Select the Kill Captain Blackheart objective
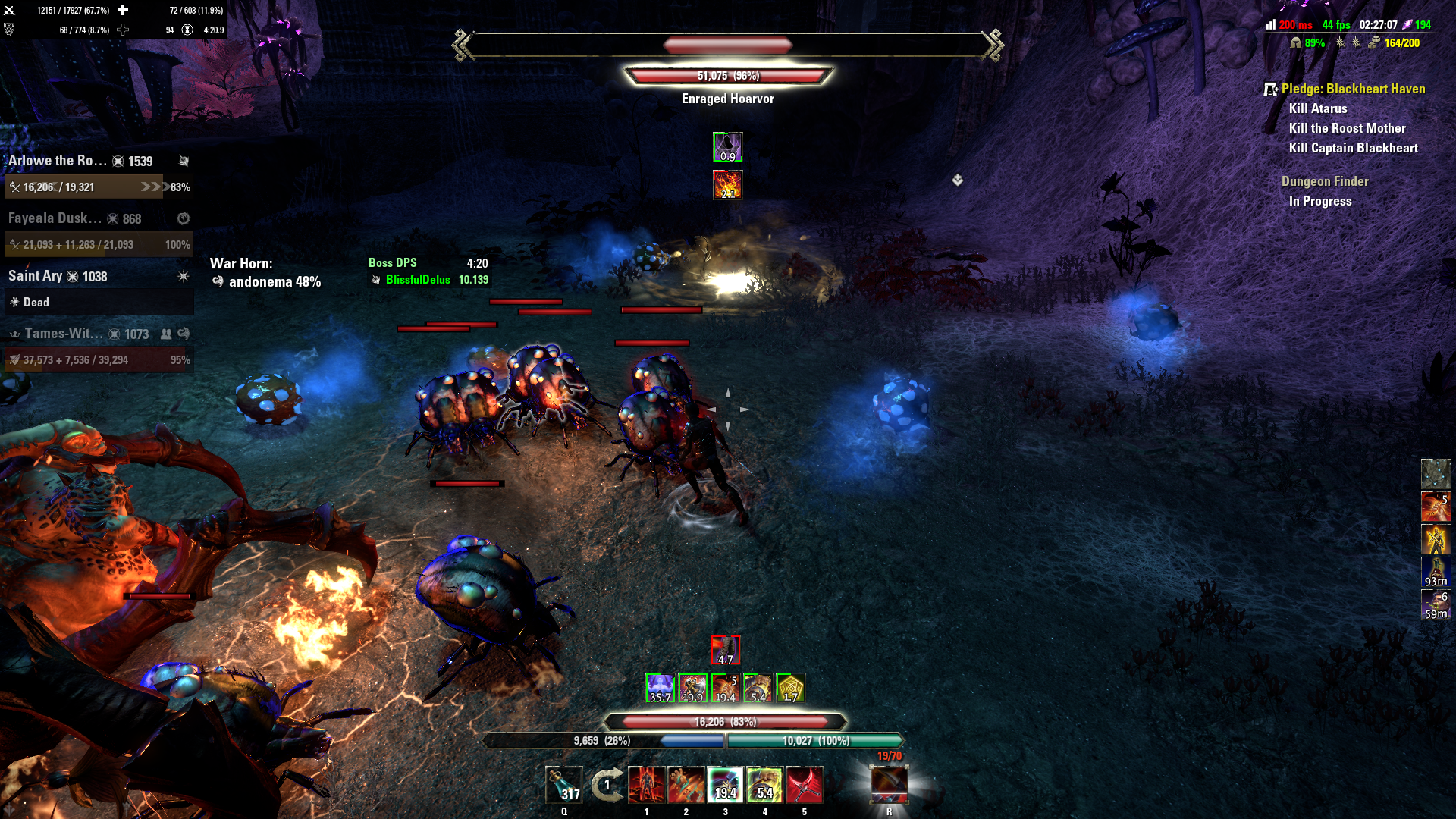1456x819 pixels. pyautogui.click(x=1354, y=148)
